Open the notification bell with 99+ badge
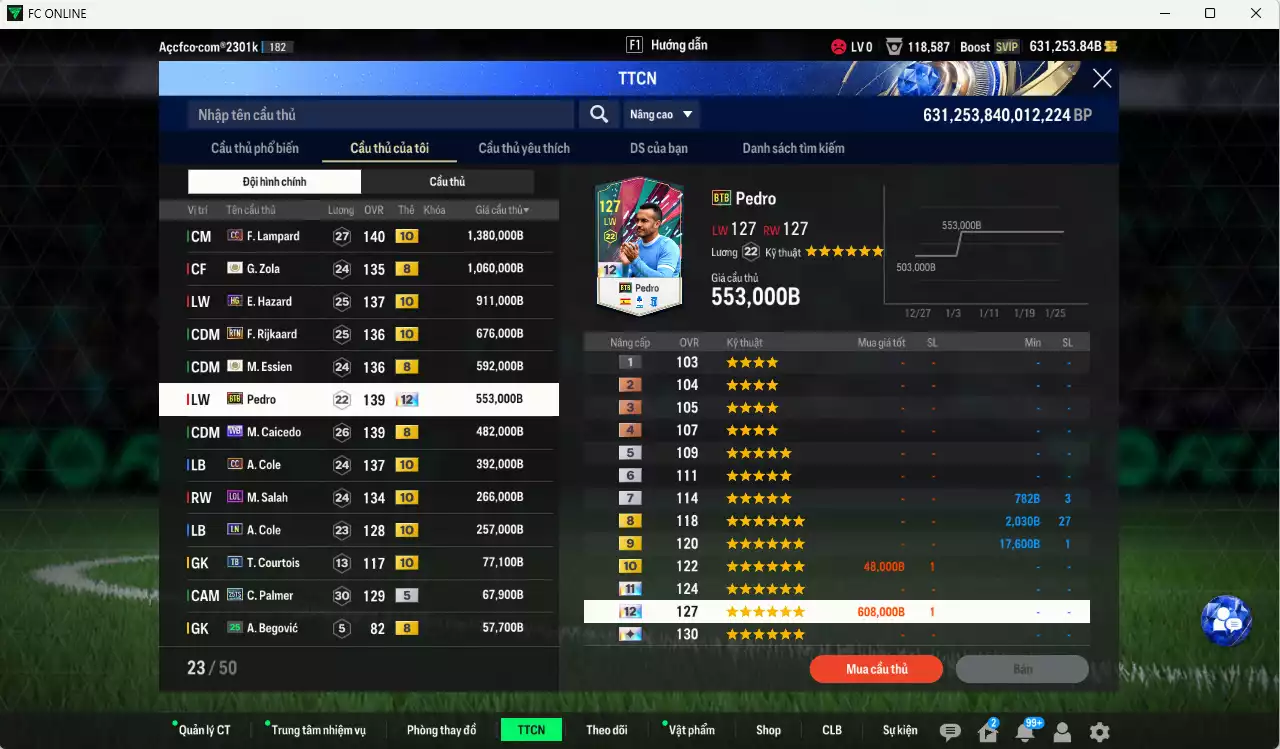The image size is (1280, 749). (1027, 733)
